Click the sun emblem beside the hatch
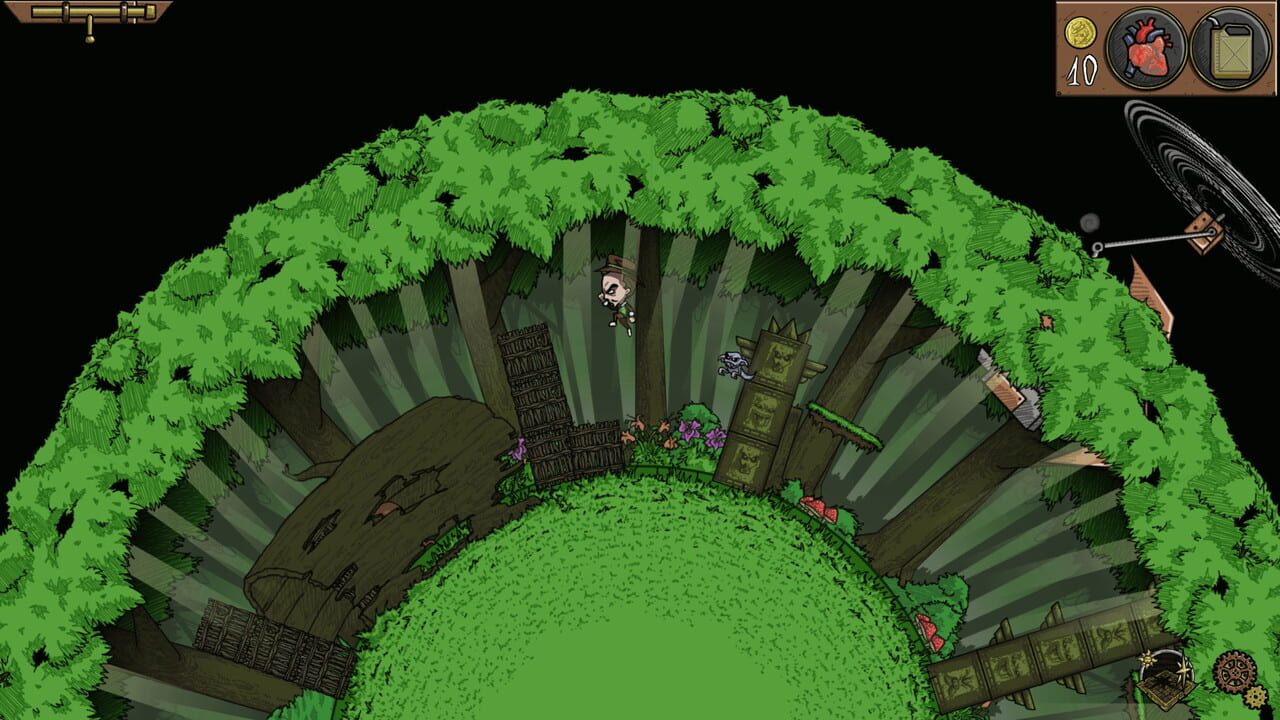This screenshot has height=720, width=1280. [x=1147, y=659]
